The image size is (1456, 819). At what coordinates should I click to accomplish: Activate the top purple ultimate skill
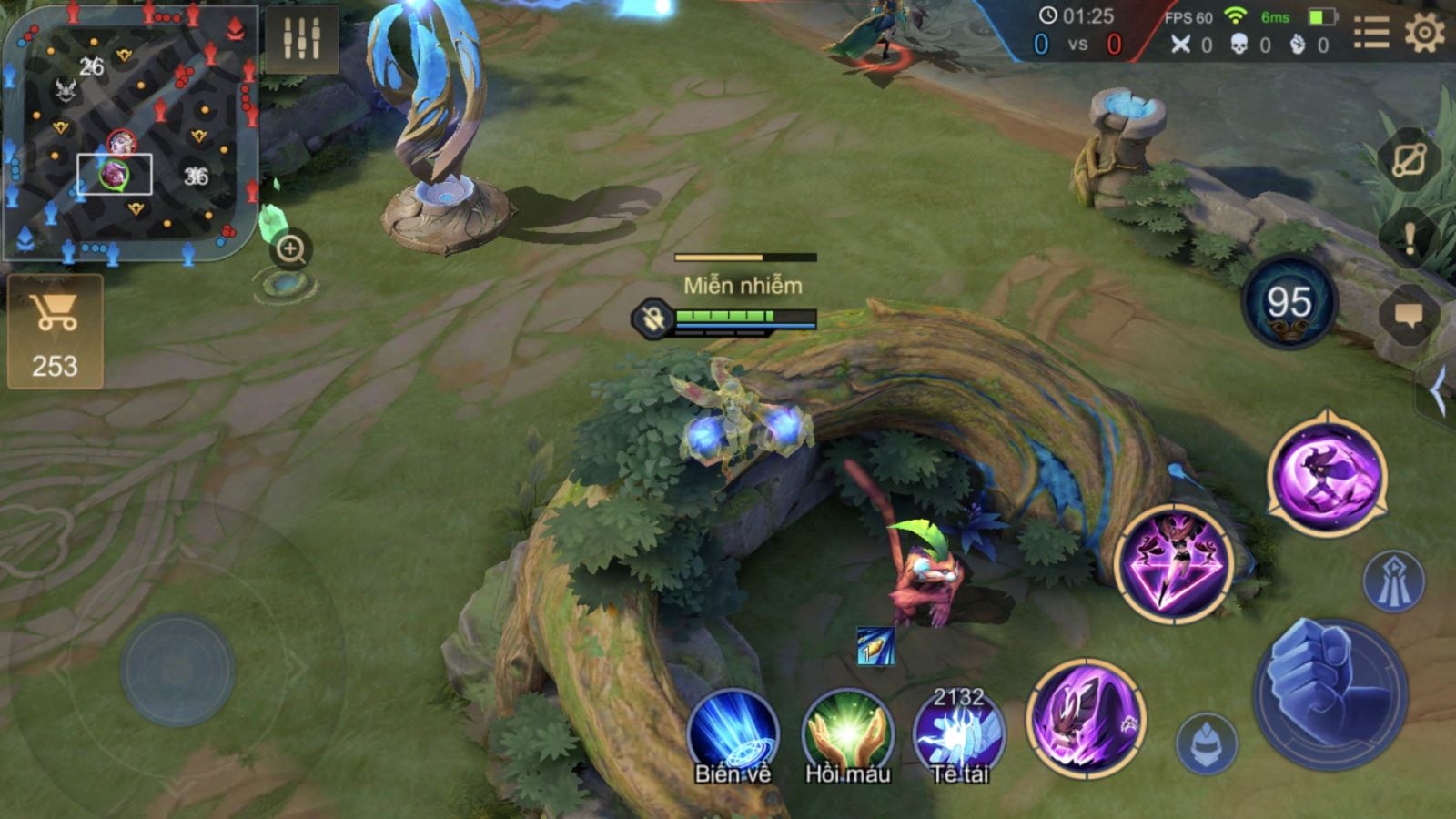click(x=1327, y=473)
